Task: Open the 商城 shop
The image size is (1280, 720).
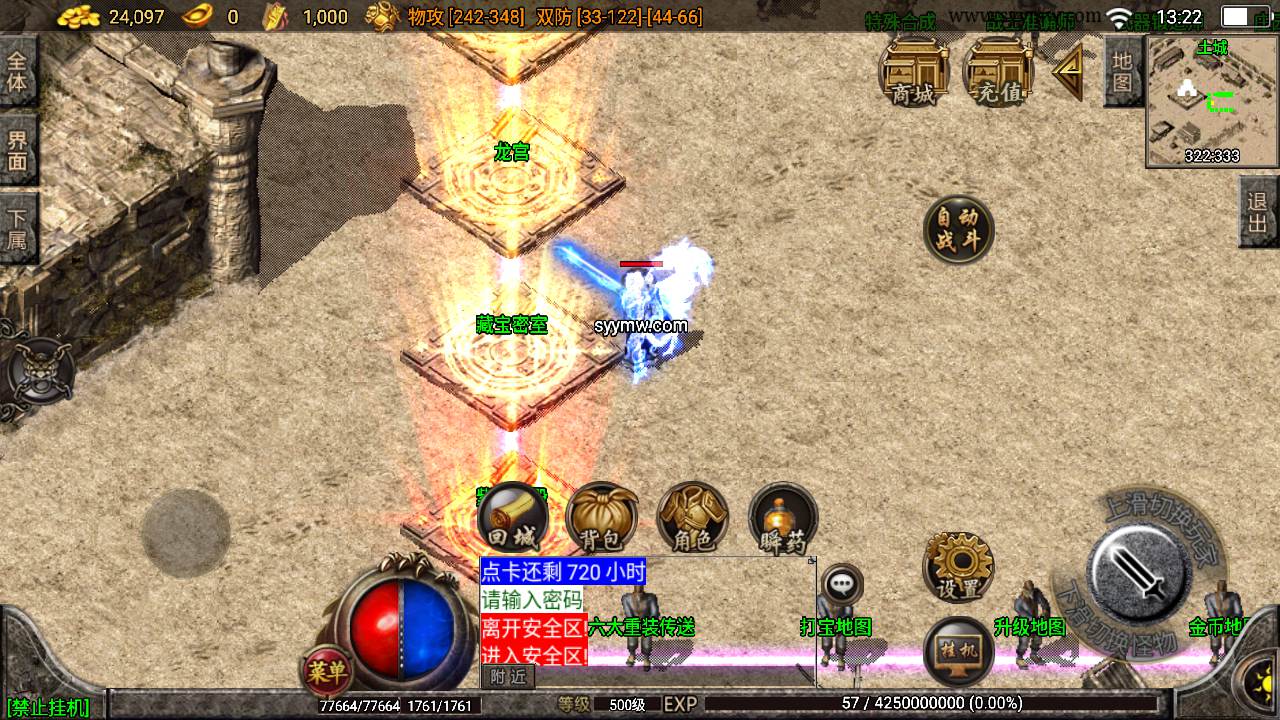Action: point(913,72)
